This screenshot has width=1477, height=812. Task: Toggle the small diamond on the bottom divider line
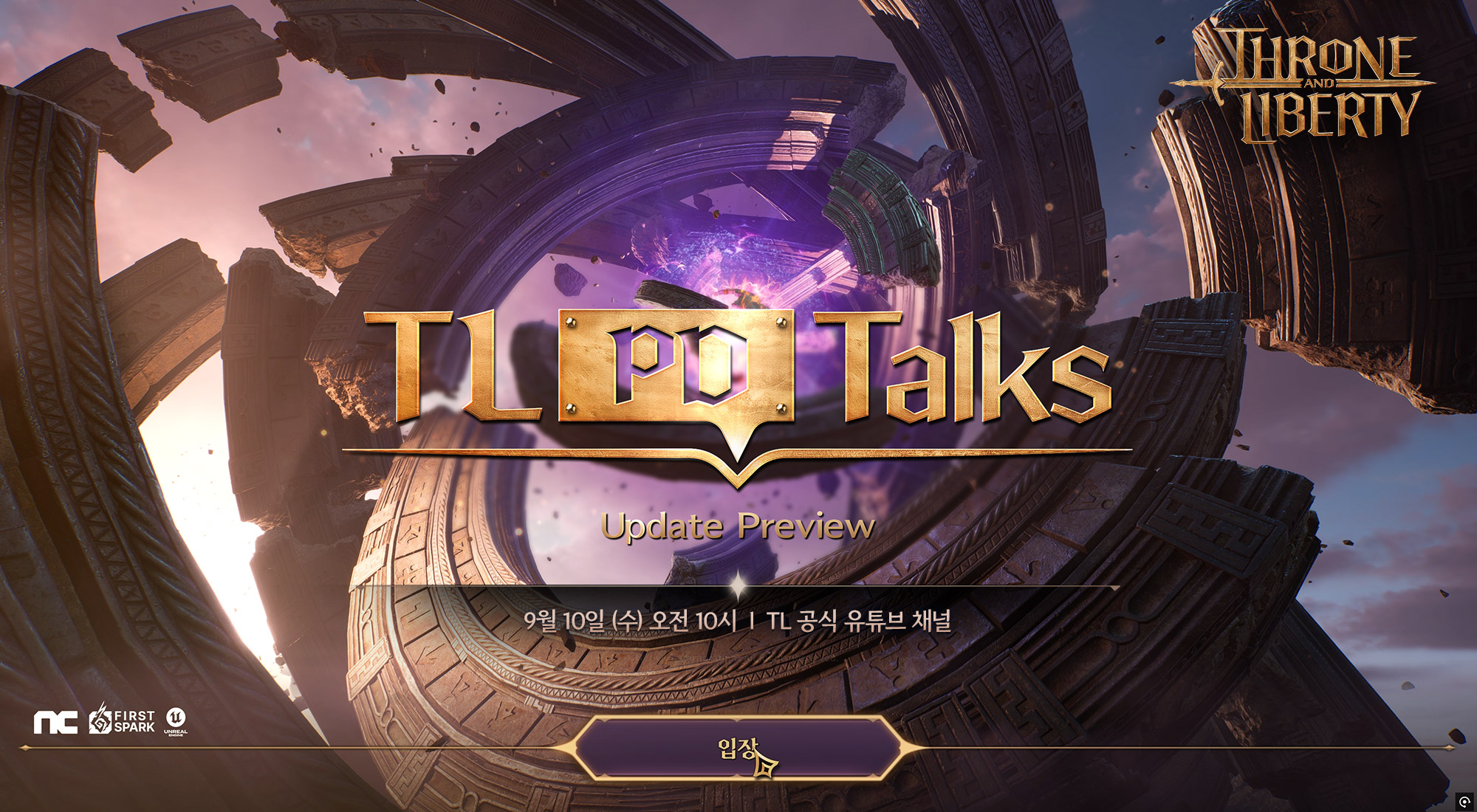coord(26,747)
